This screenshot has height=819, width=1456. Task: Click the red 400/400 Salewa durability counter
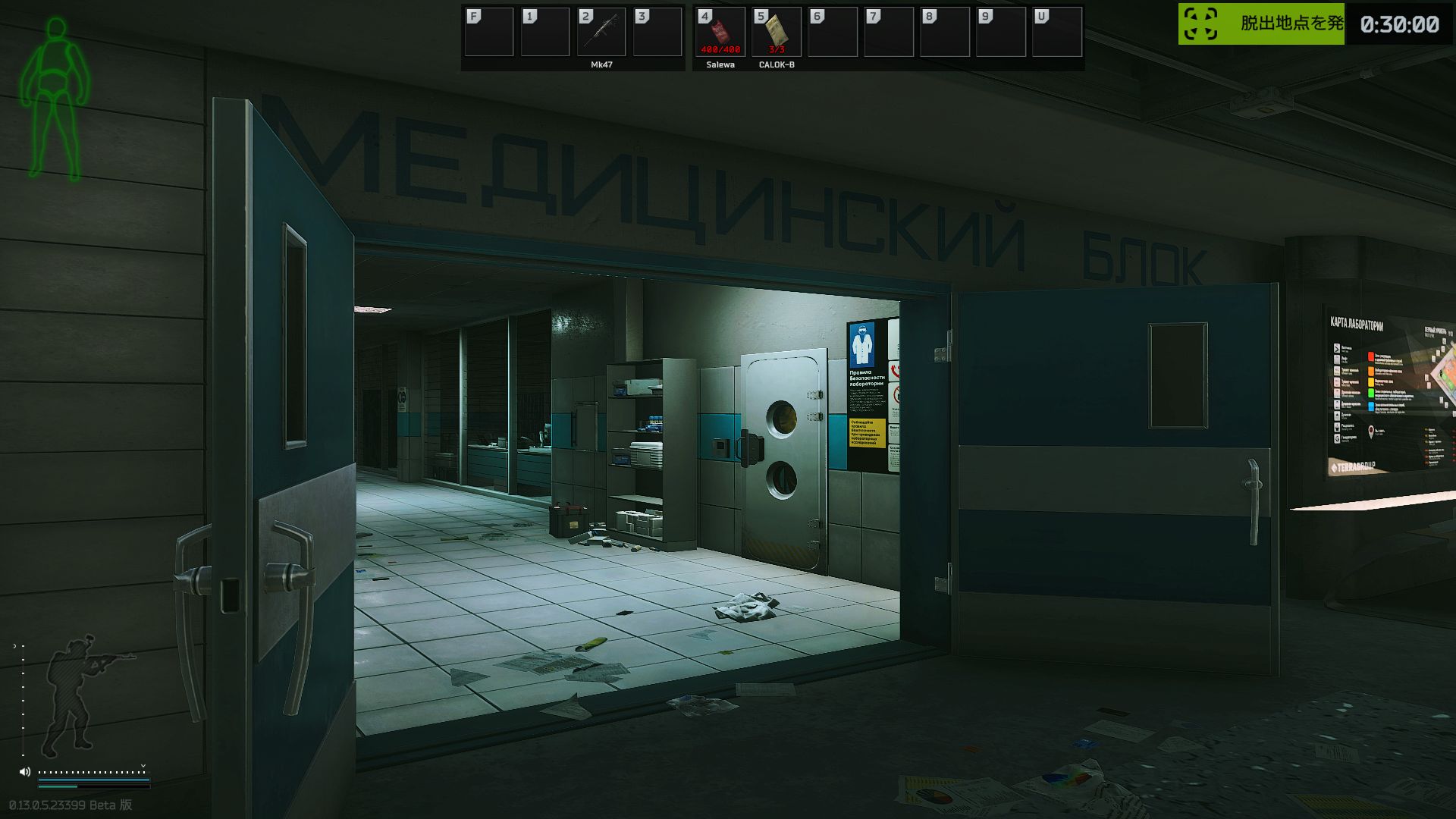click(719, 51)
